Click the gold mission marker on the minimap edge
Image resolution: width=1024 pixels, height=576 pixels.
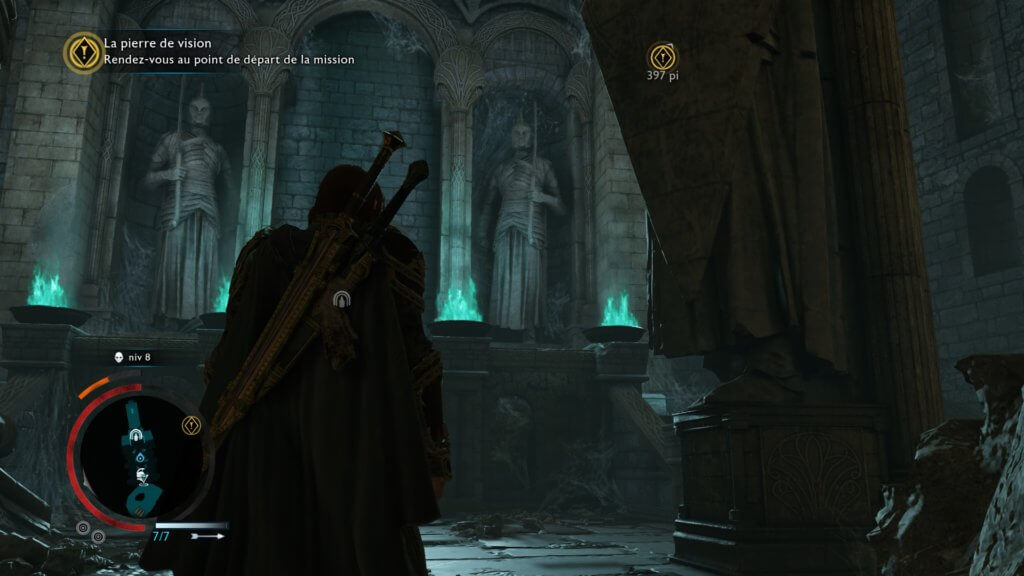191,426
